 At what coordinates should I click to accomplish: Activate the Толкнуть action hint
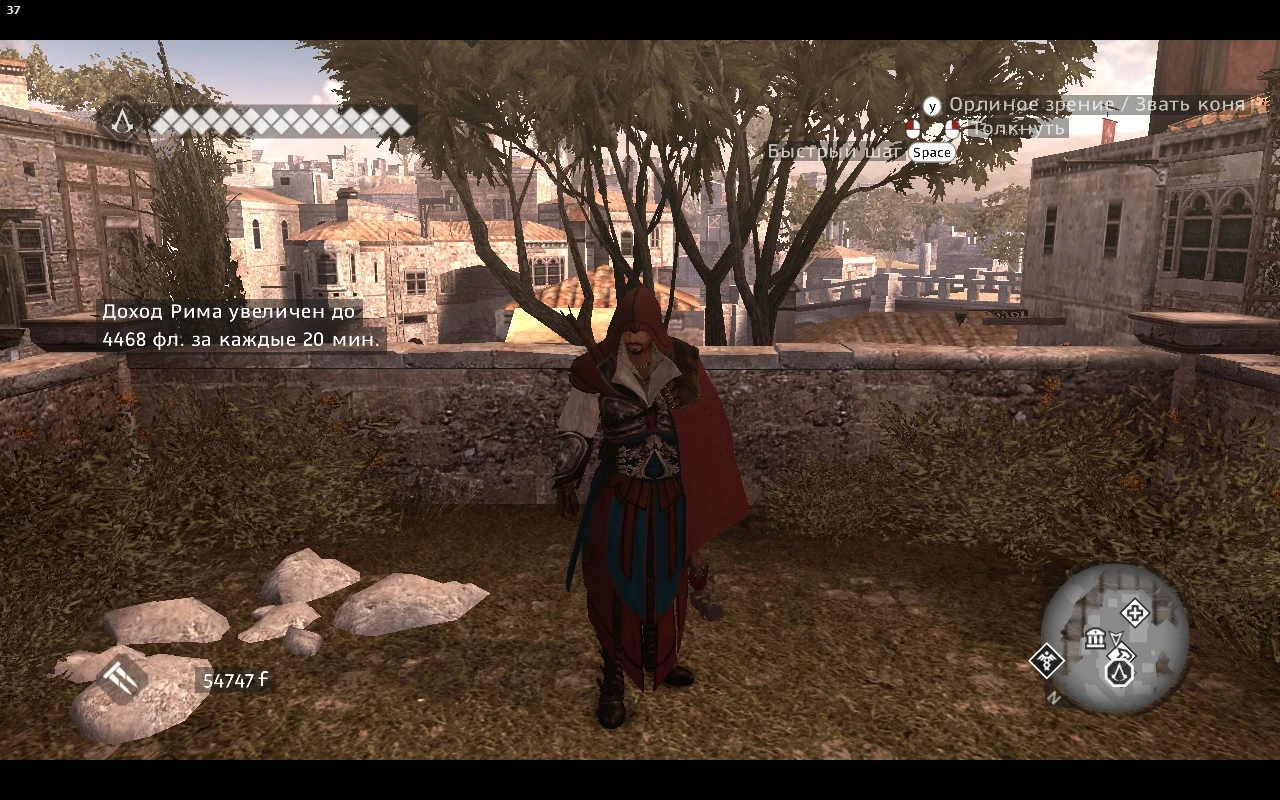tap(1017, 128)
